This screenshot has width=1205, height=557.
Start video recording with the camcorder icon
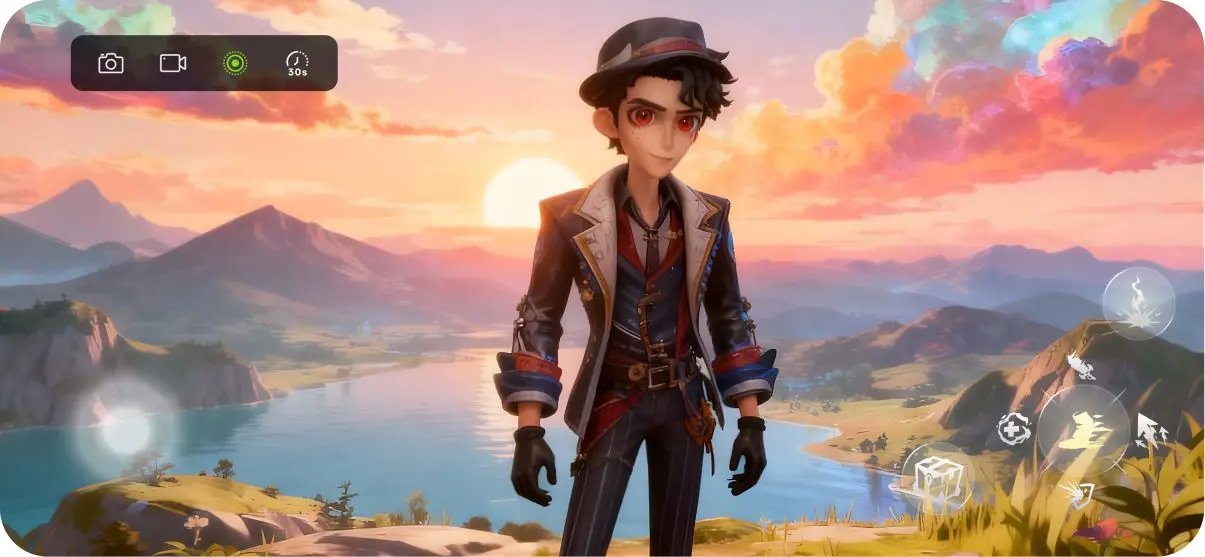coord(173,64)
